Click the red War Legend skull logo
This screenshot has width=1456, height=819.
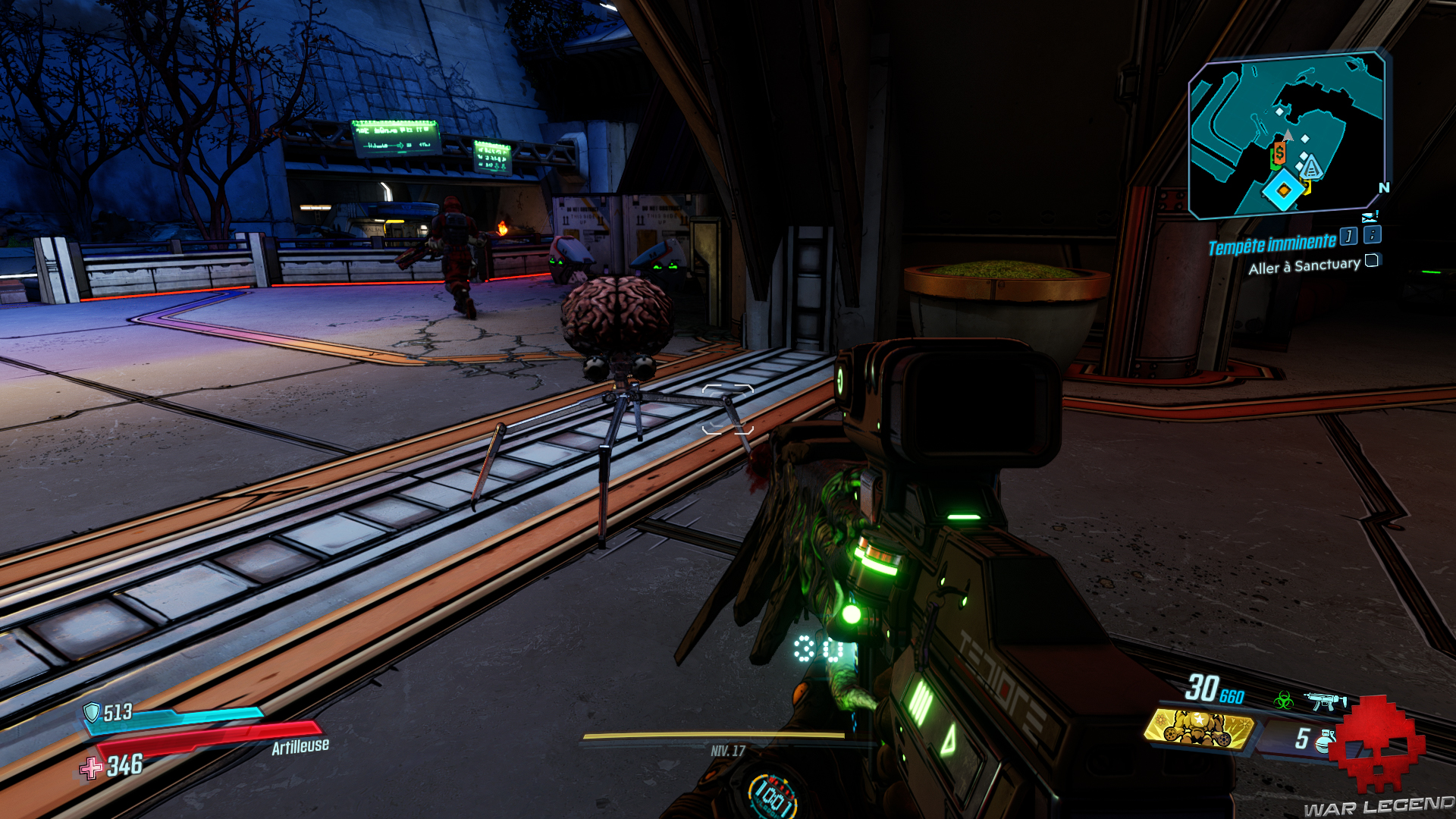click(x=1378, y=743)
